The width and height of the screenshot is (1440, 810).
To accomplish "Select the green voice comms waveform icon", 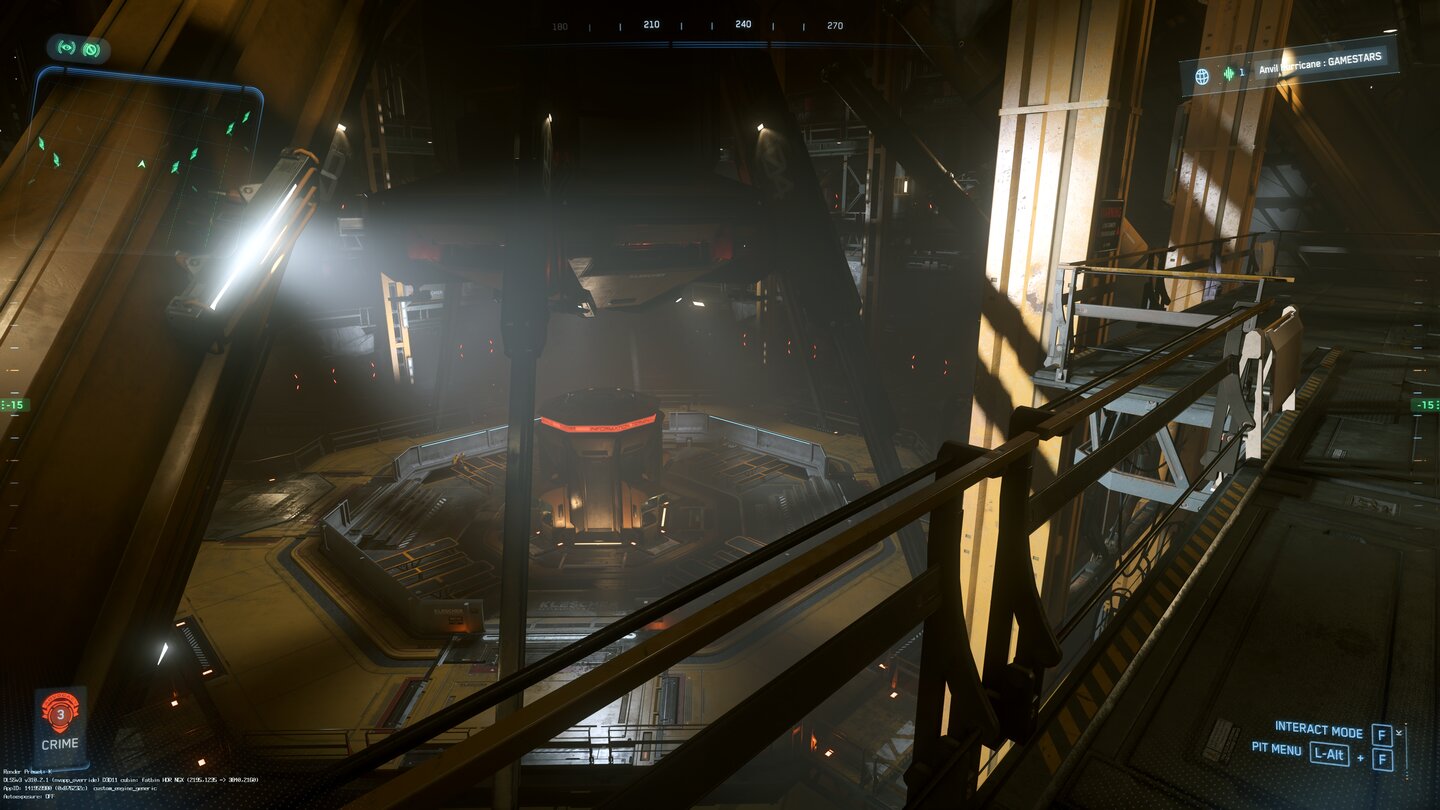I will click(x=1228, y=74).
